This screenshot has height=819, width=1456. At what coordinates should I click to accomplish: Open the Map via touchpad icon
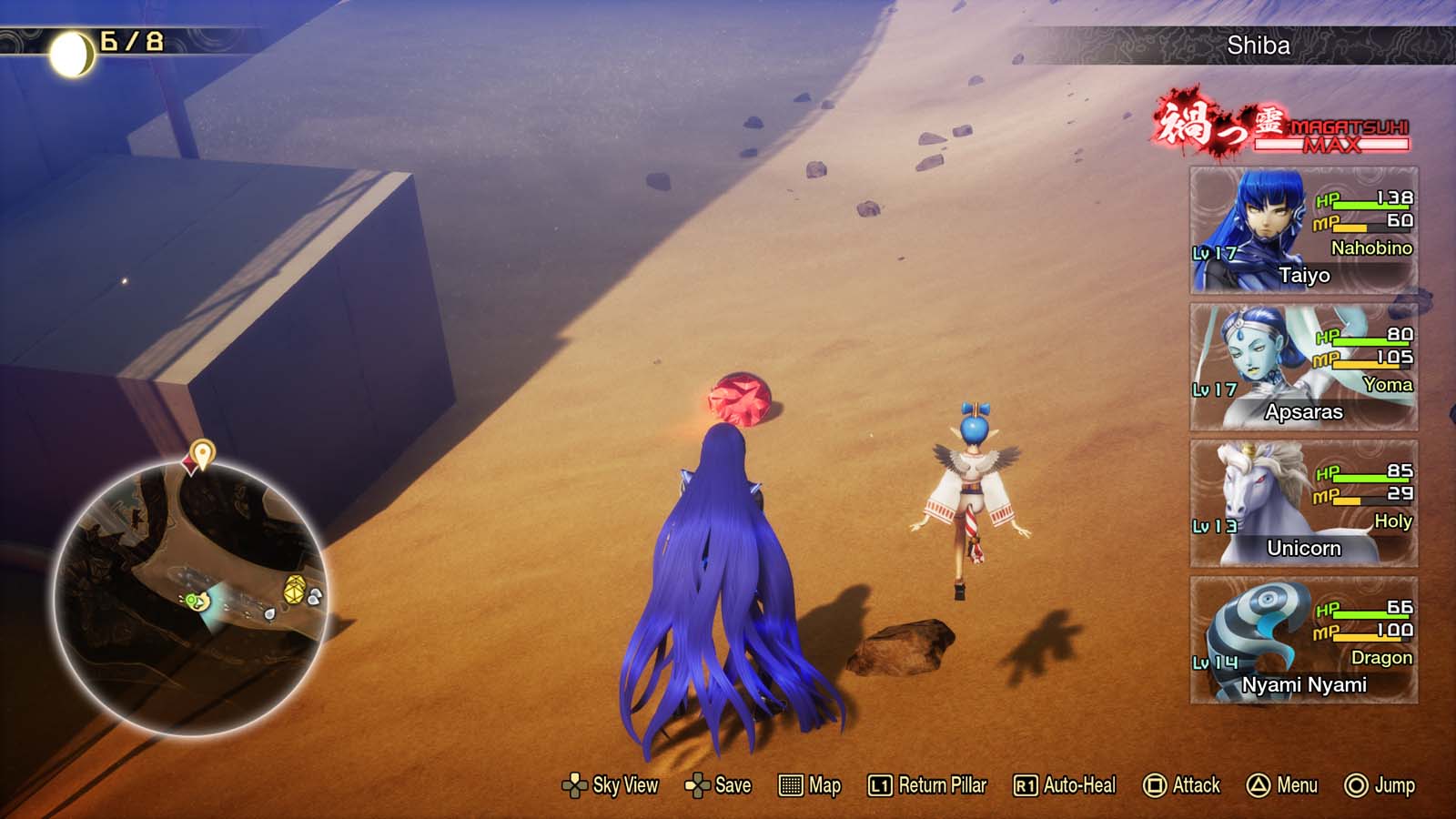pyautogui.click(x=791, y=784)
